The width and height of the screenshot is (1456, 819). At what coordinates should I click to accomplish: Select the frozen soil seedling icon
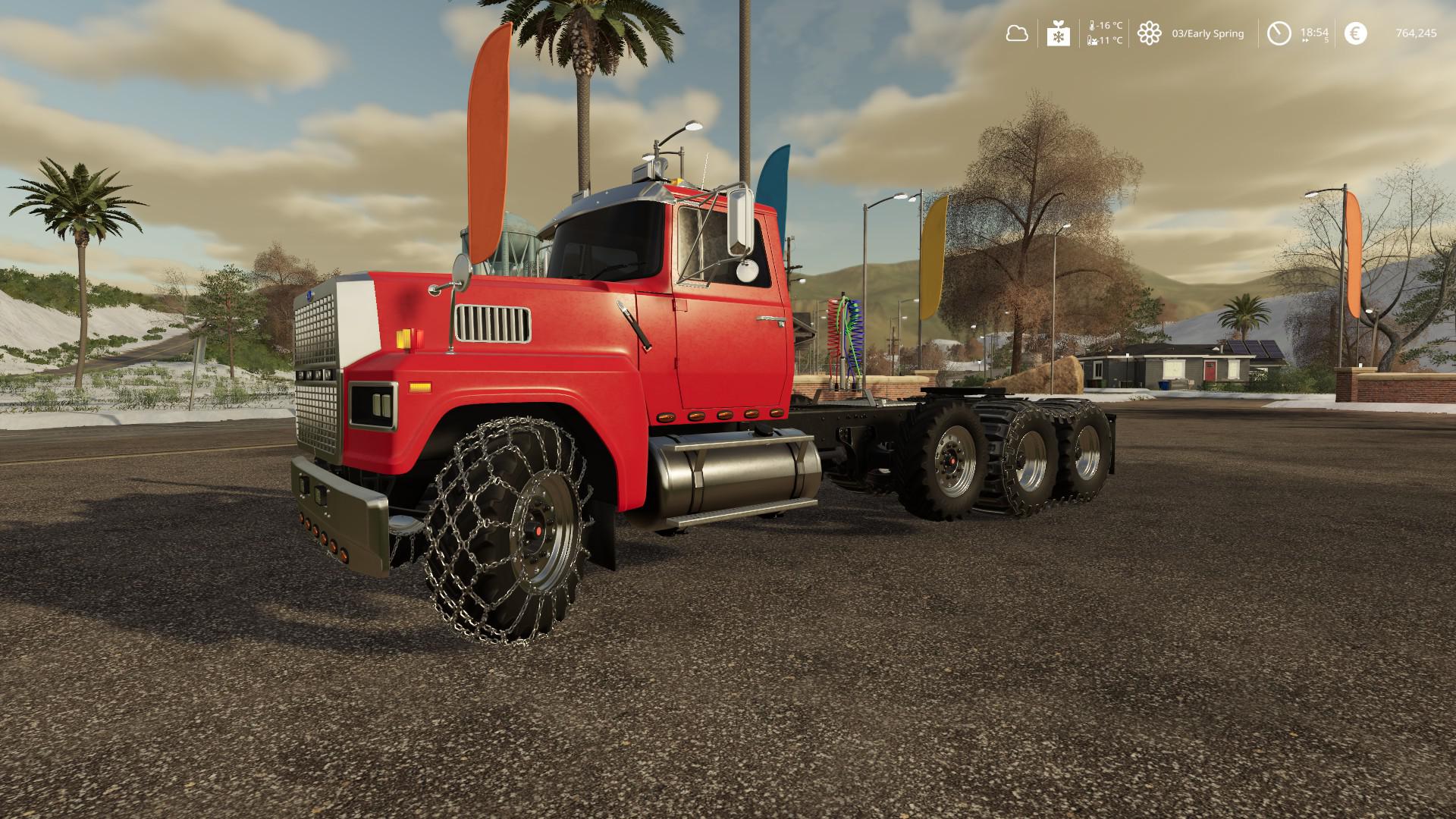tap(1058, 33)
